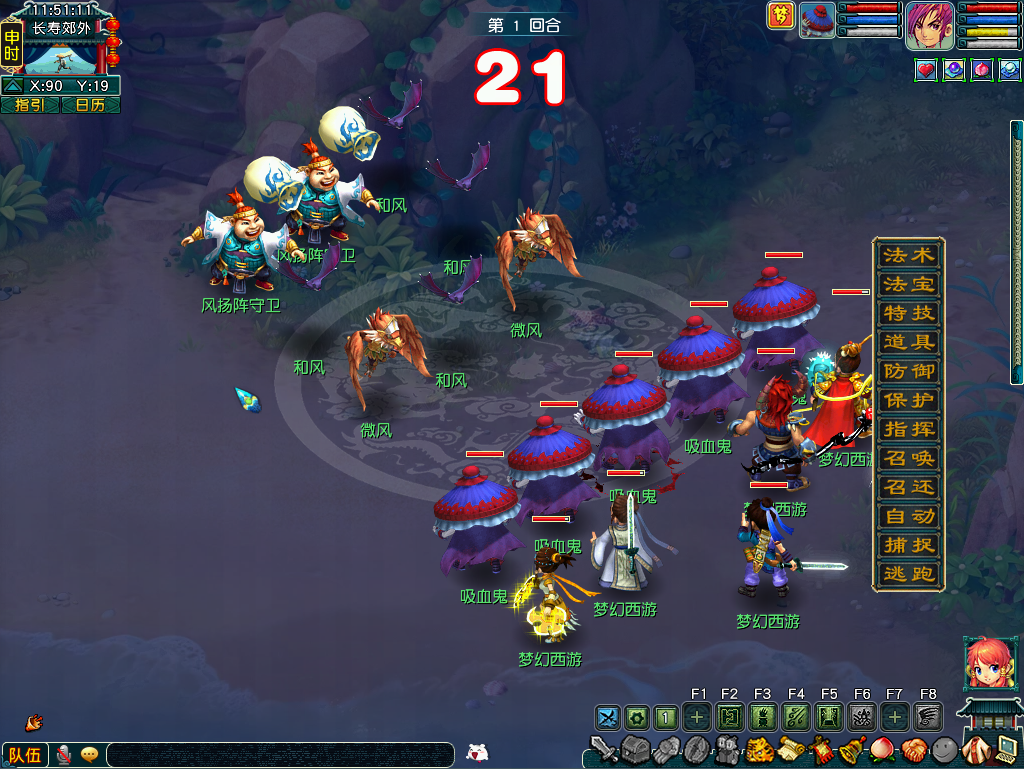This screenshot has height=769, width=1024.
Task: Open the handshake friends icon
Action: [x=914, y=749]
